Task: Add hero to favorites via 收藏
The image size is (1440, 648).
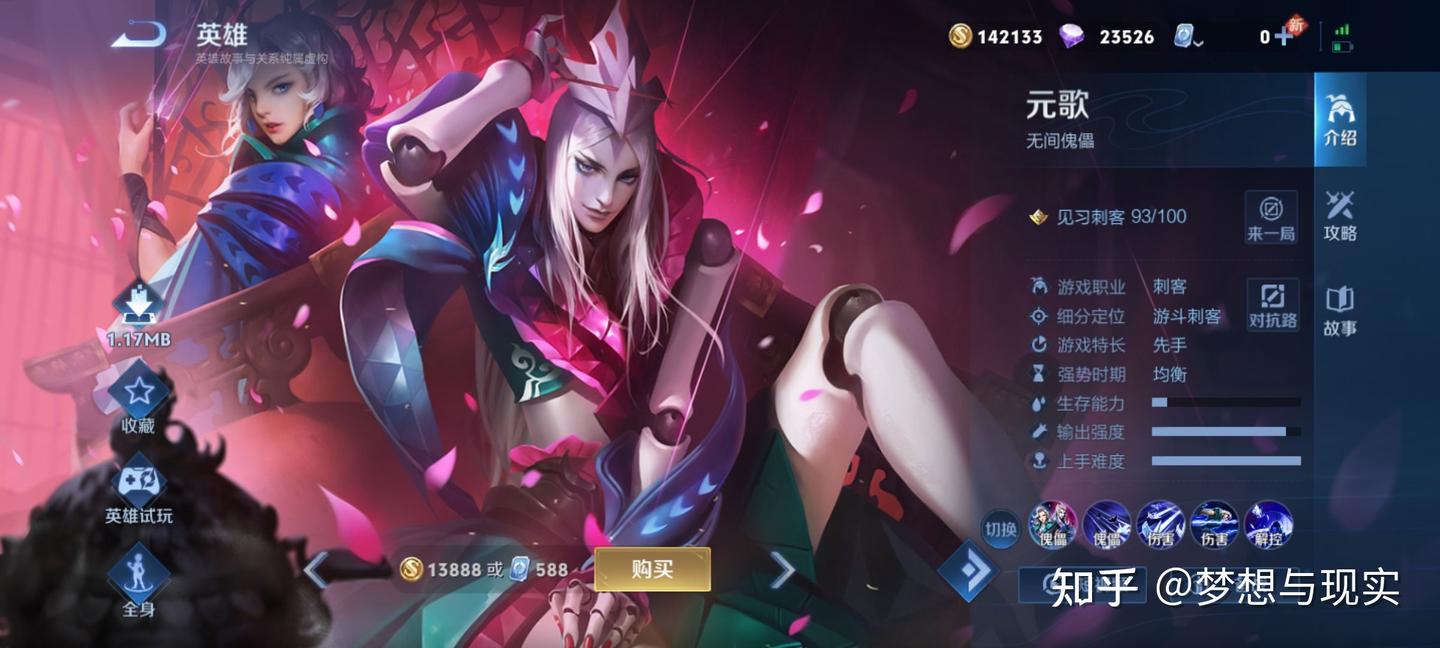Action: (x=138, y=400)
